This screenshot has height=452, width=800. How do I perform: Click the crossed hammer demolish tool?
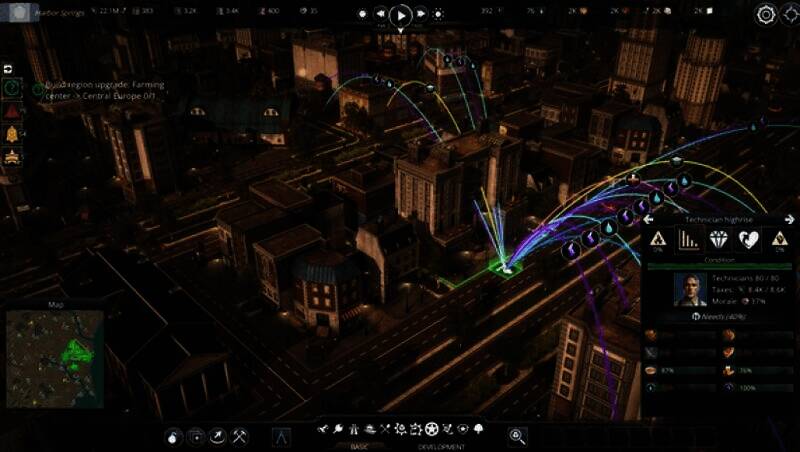point(240,435)
